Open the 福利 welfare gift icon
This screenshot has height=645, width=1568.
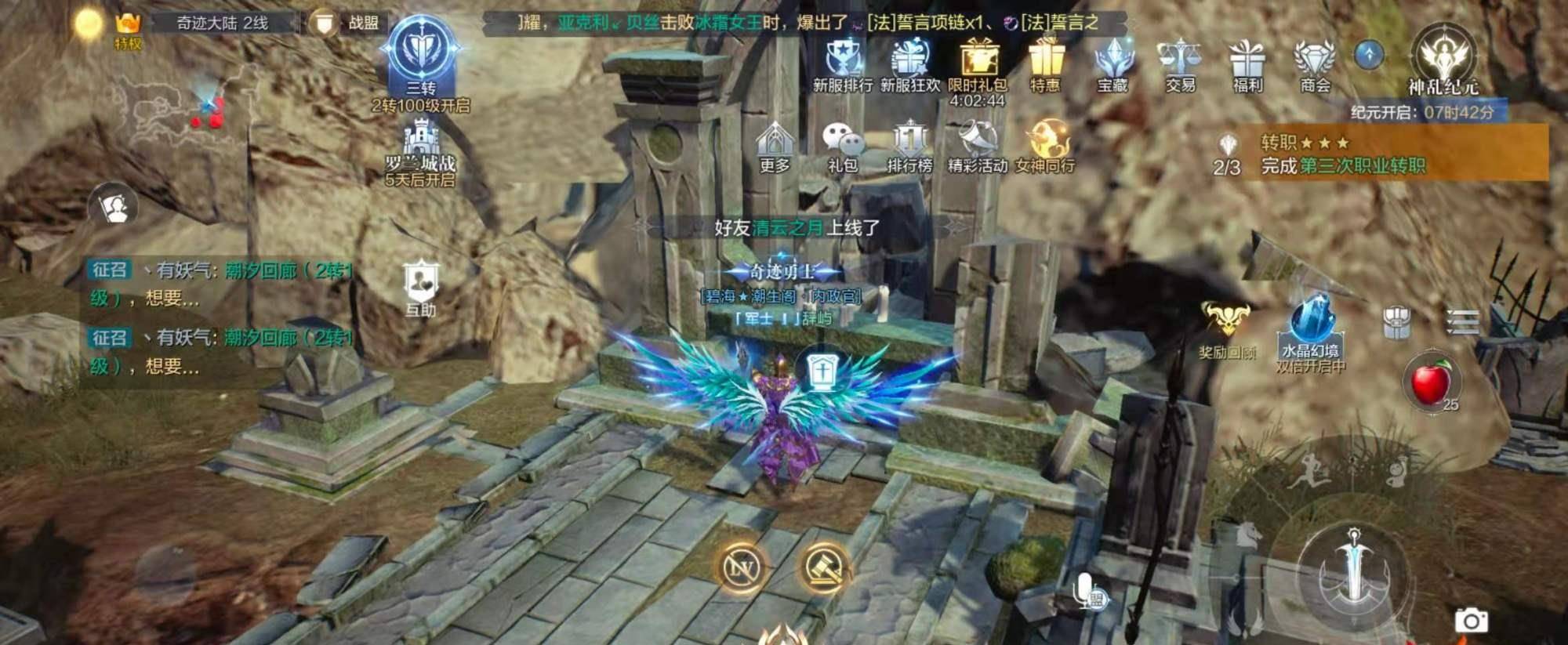1247,61
